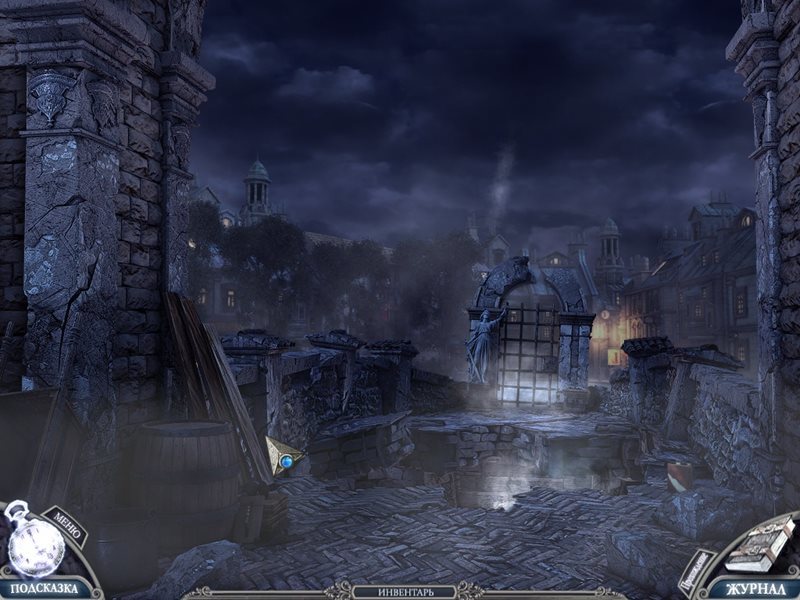
Task: Expand the Инвентарь inventory bar
Action: click(406, 592)
